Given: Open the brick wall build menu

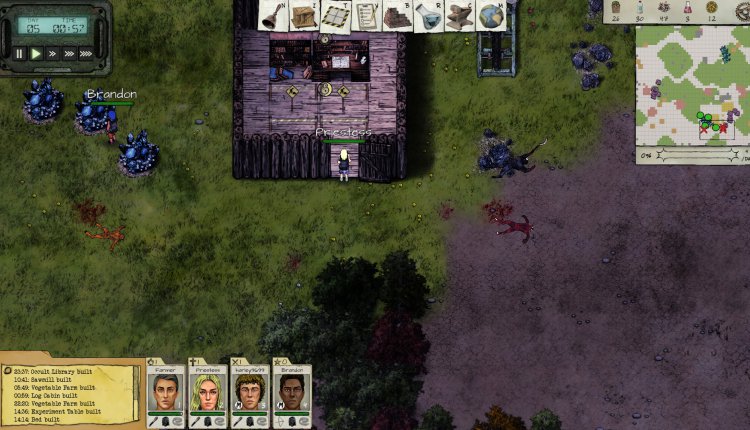Looking at the screenshot, I should (397, 15).
